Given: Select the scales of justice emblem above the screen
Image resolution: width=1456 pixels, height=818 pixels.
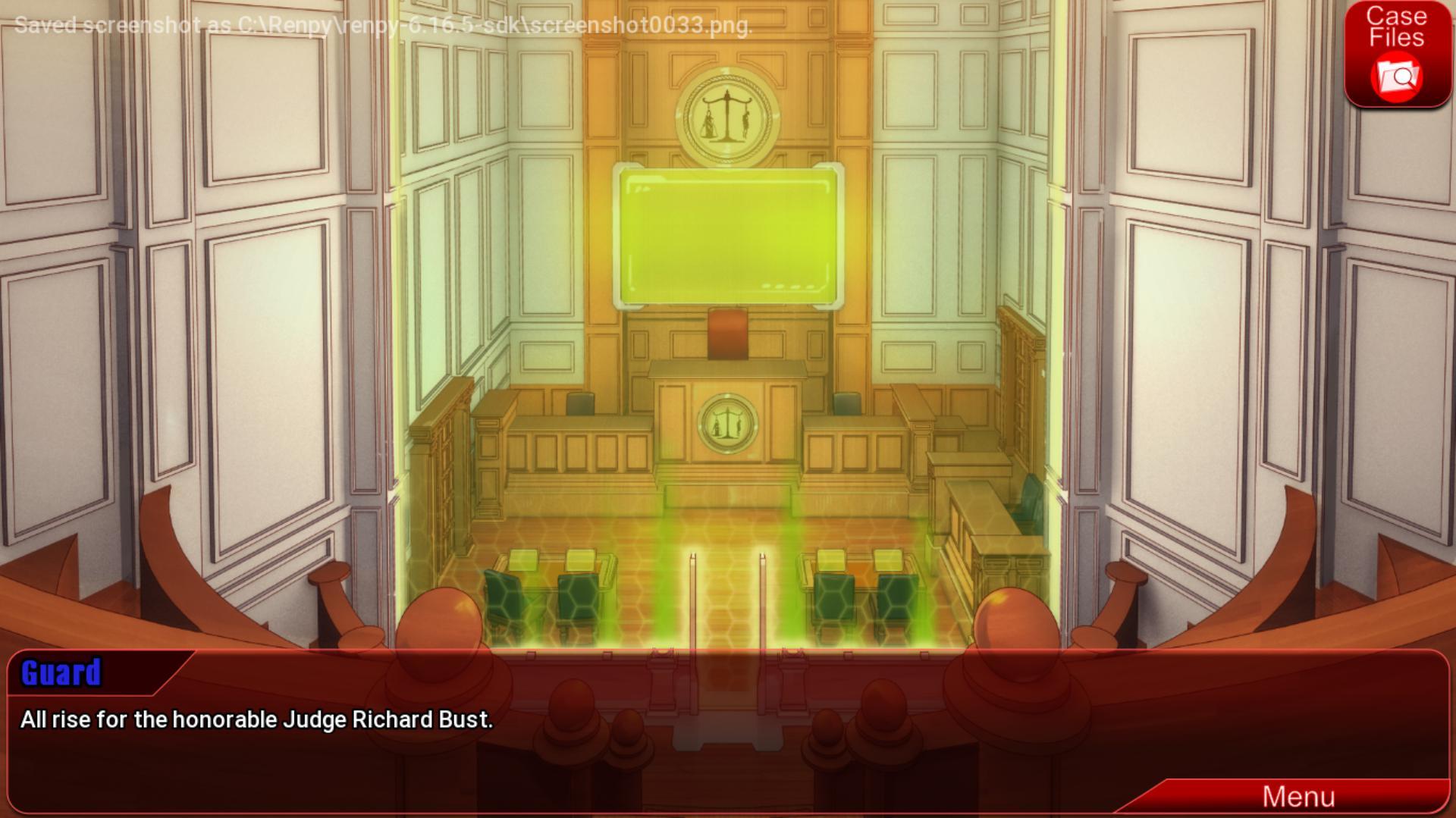Looking at the screenshot, I should pyautogui.click(x=726, y=118).
